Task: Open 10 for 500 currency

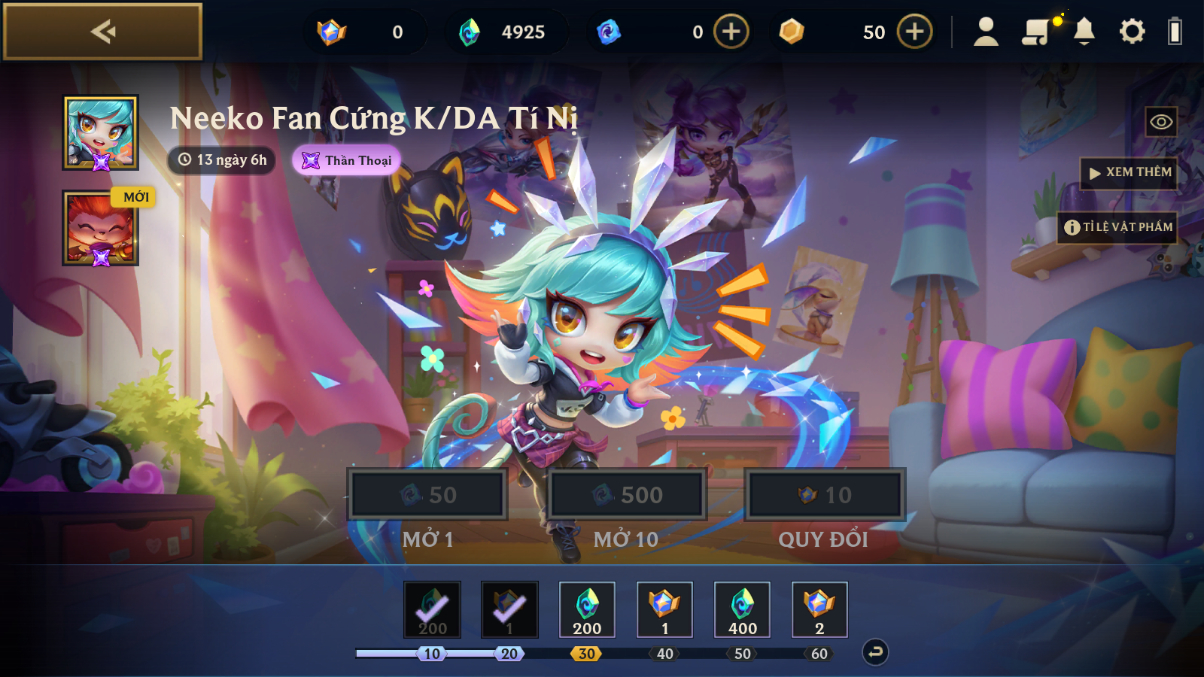Action: click(627, 495)
